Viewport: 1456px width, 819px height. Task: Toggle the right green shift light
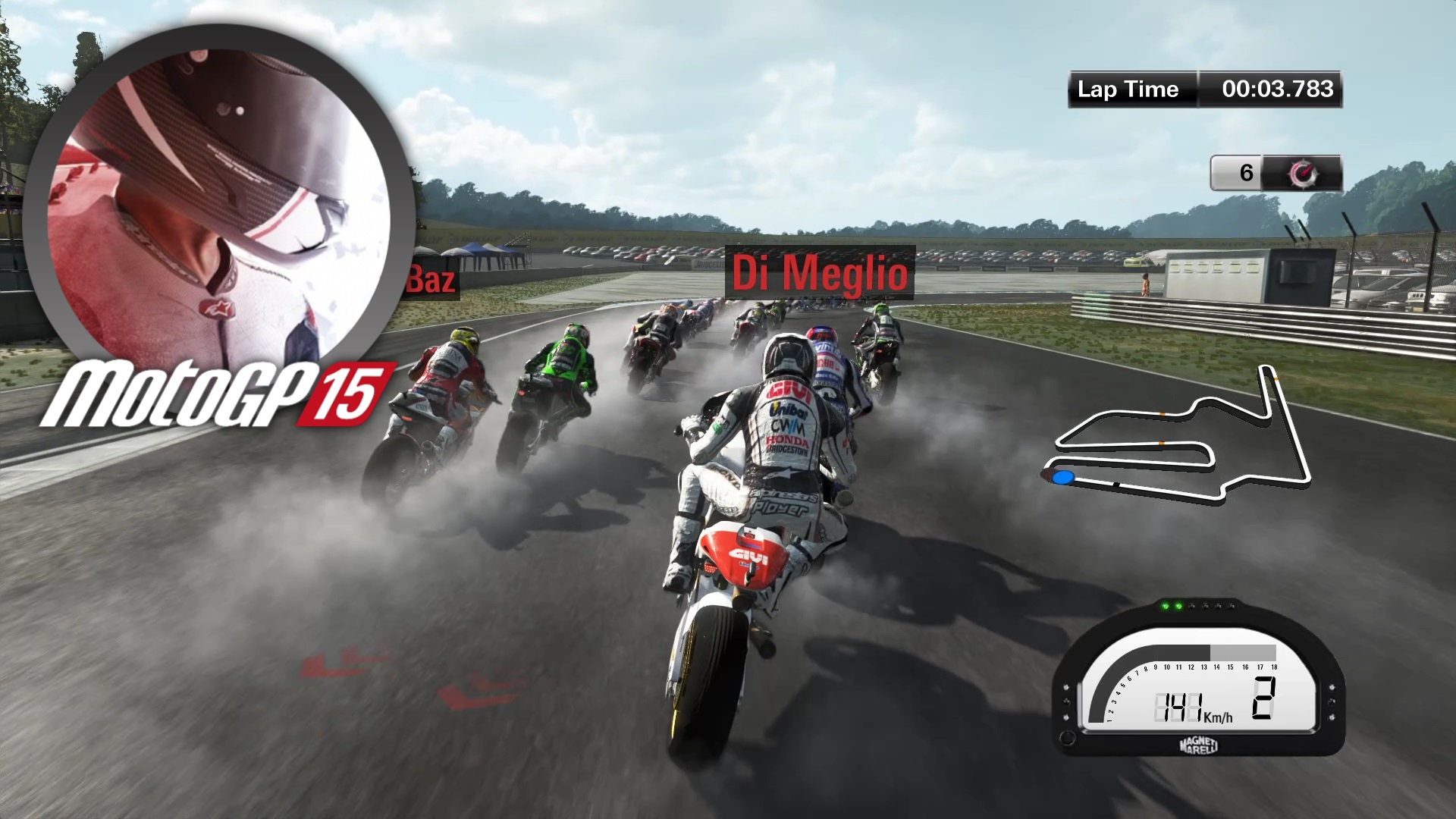click(x=1179, y=606)
